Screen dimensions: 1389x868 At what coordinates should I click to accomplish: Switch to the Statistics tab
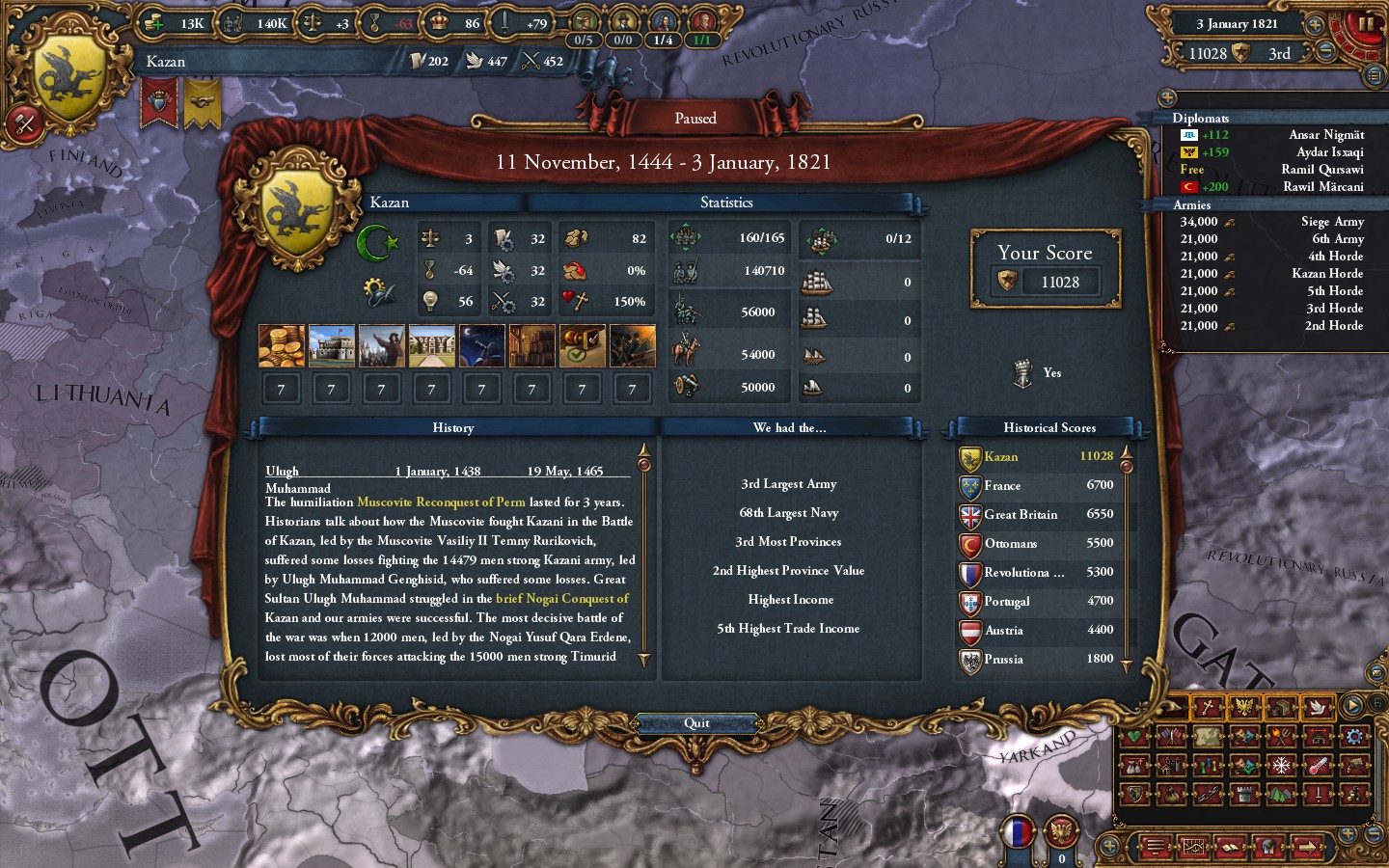click(x=727, y=203)
